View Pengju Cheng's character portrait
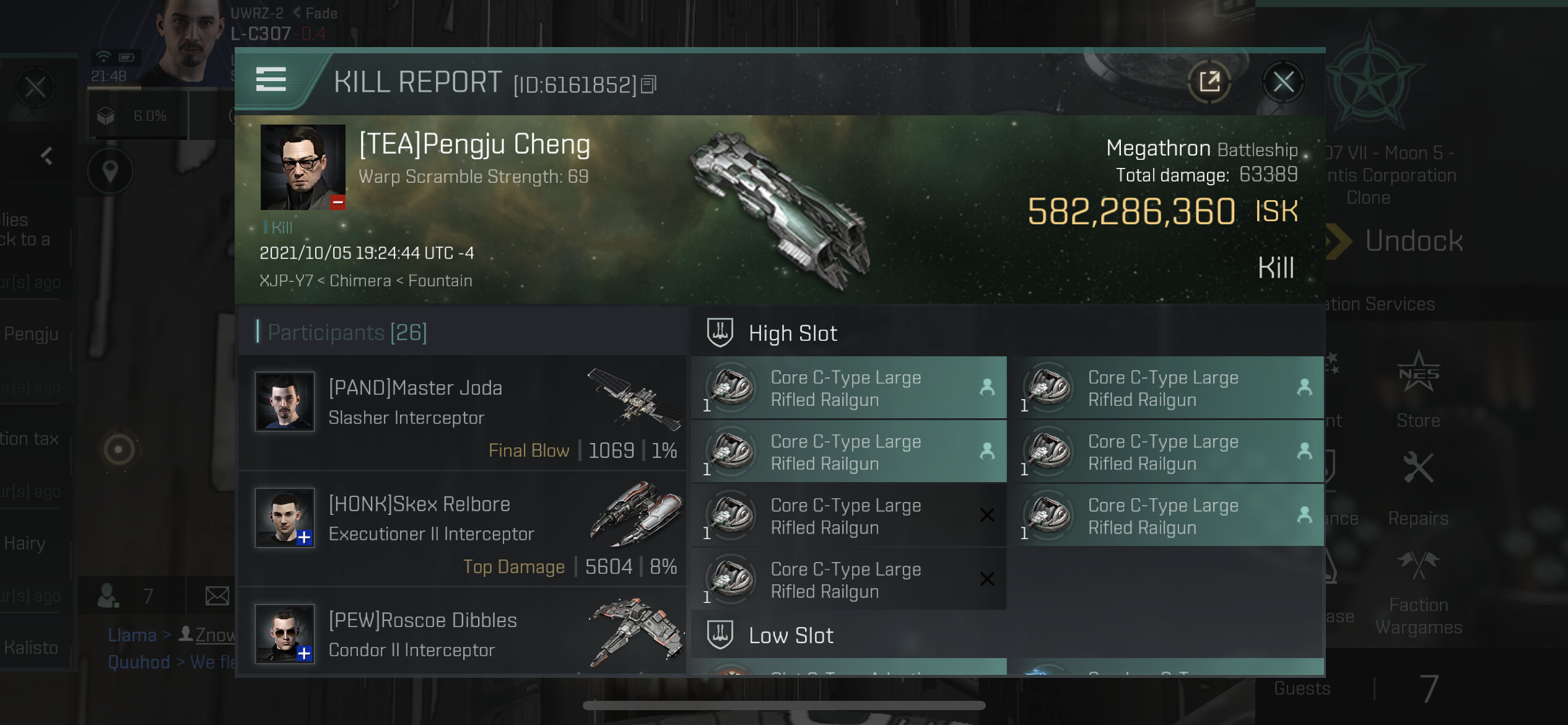This screenshot has height=725, width=1568. tap(302, 167)
